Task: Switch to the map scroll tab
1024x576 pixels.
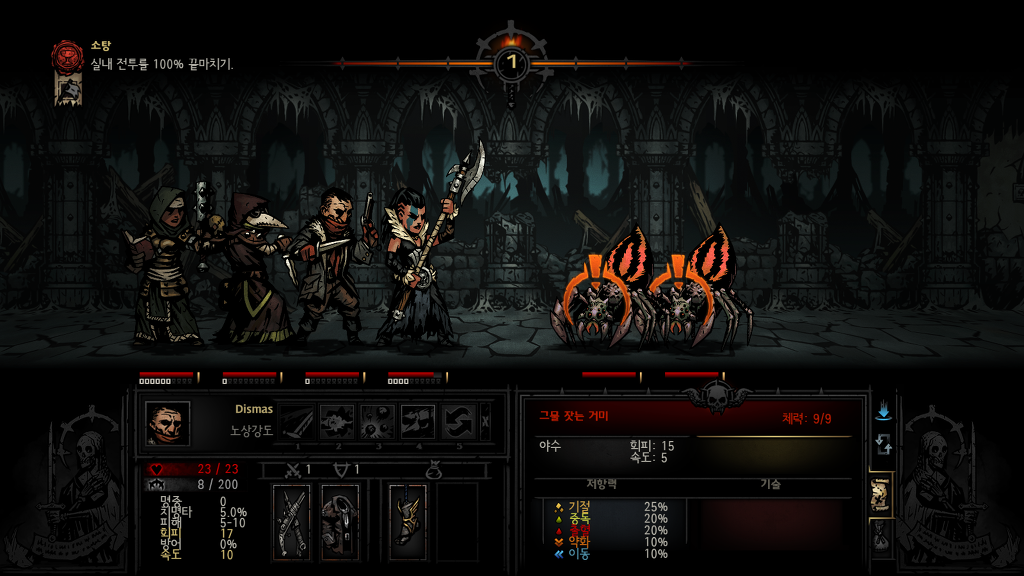Action: pos(881,492)
